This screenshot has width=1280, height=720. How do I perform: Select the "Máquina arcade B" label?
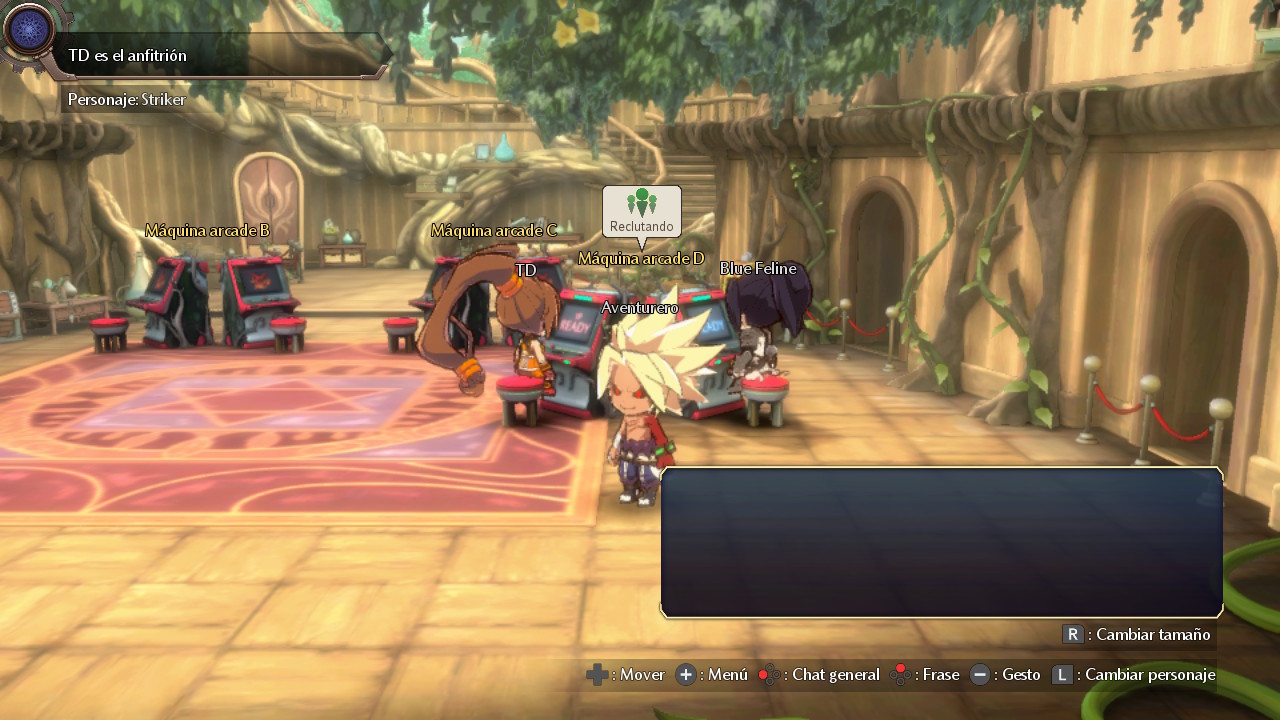click(207, 230)
